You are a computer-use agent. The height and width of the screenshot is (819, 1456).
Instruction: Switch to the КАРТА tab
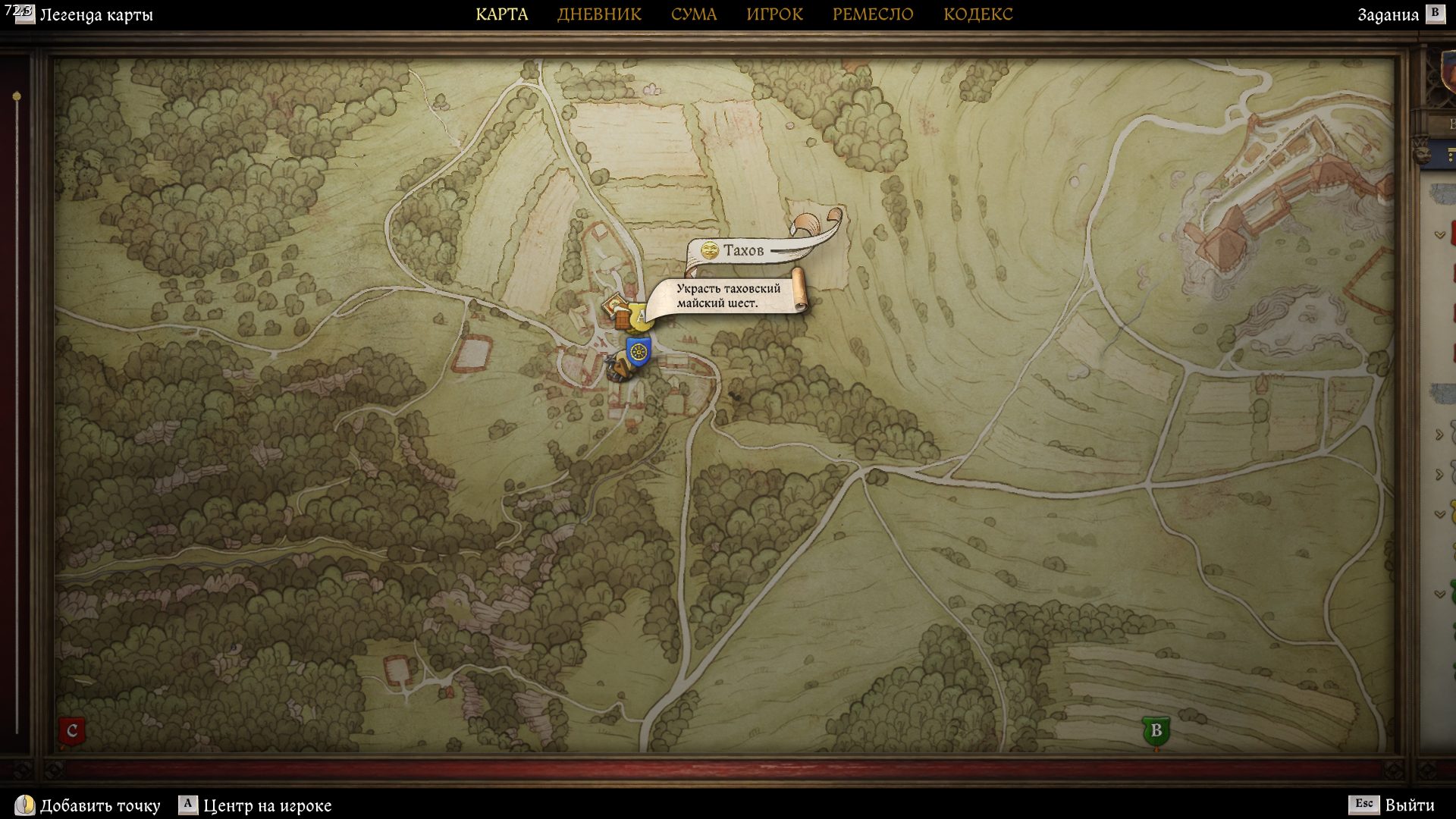[x=501, y=14]
